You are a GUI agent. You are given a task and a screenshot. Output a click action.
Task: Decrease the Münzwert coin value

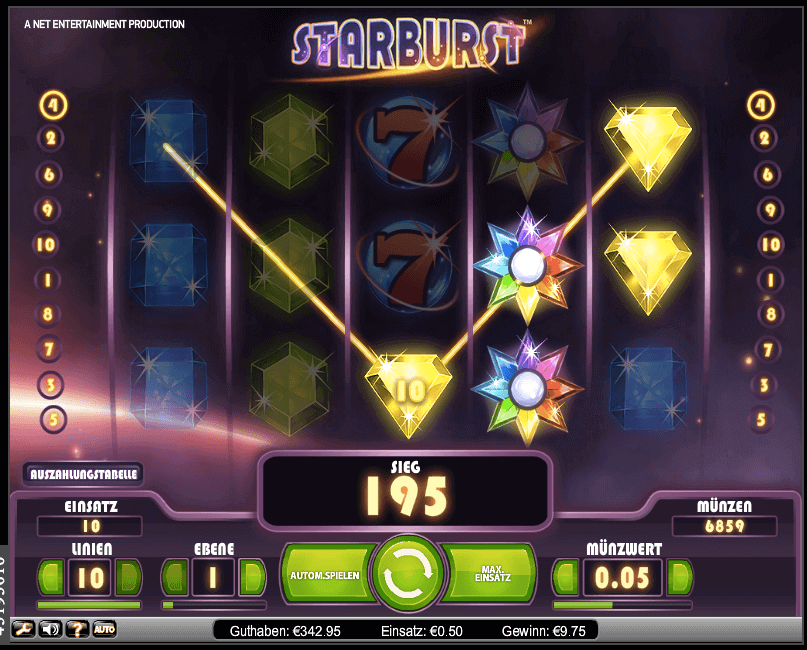click(x=566, y=577)
